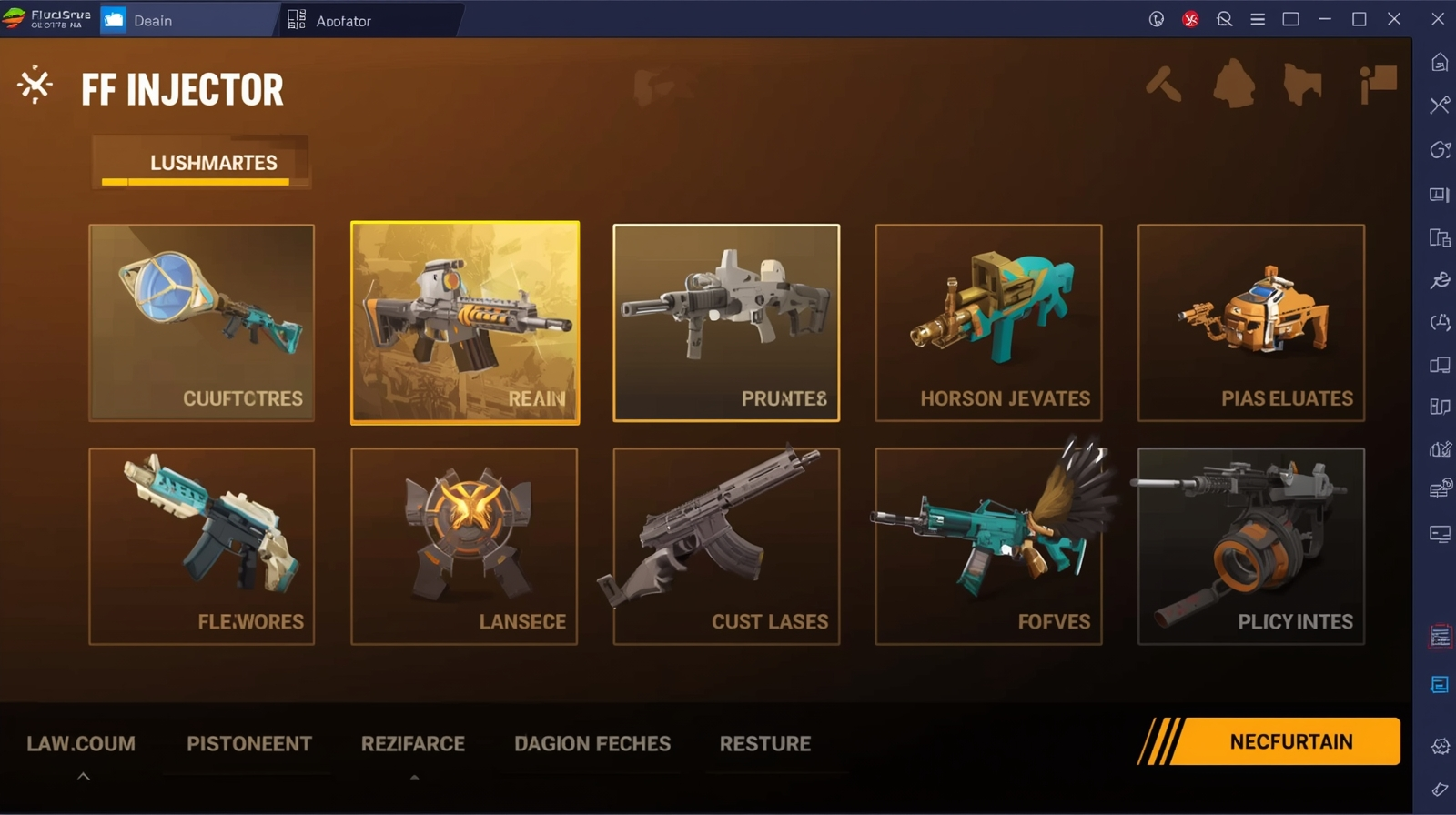Pick the PLICY INTES weapon tile
This screenshot has height=815, width=1456.
1250,546
